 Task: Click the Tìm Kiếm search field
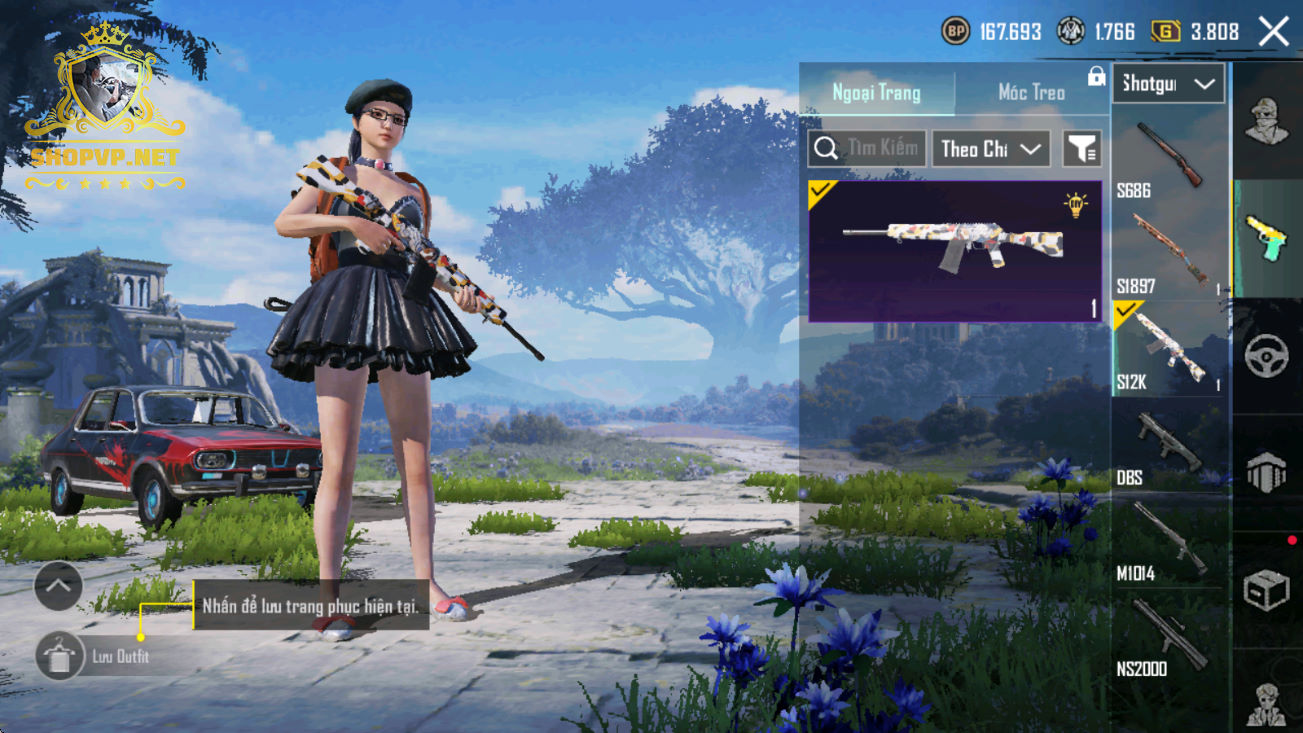pyautogui.click(x=867, y=149)
